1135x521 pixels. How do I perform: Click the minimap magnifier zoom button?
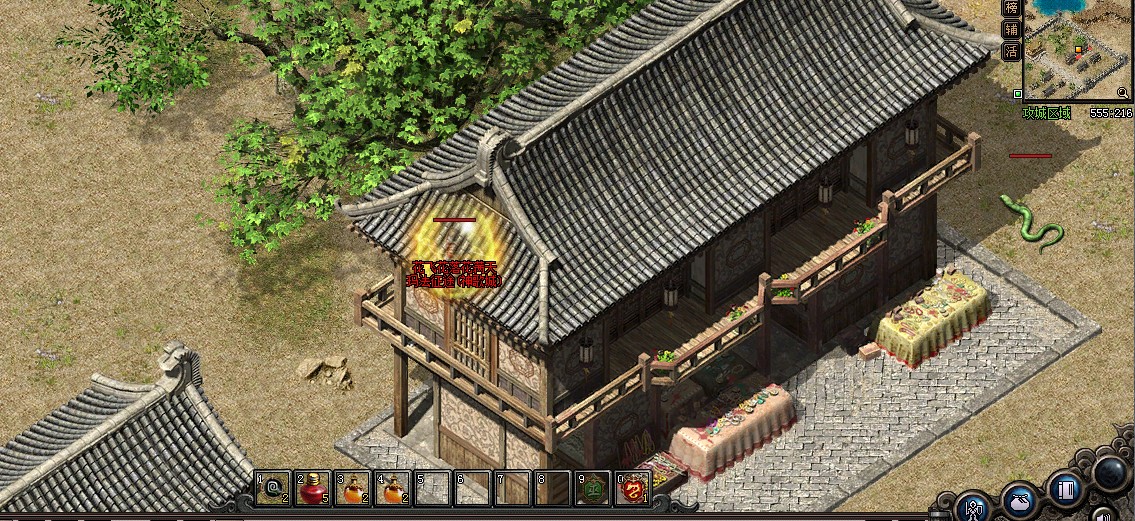tap(1122, 92)
